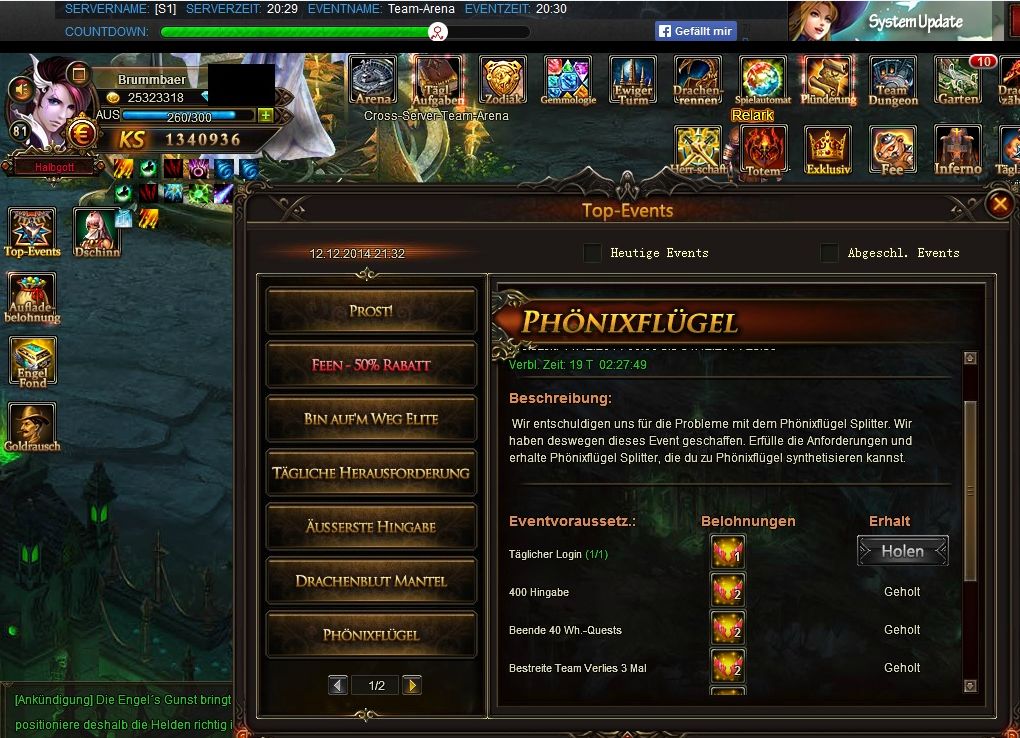
Task: Open the Zodiak menu icon
Action: click(x=503, y=79)
